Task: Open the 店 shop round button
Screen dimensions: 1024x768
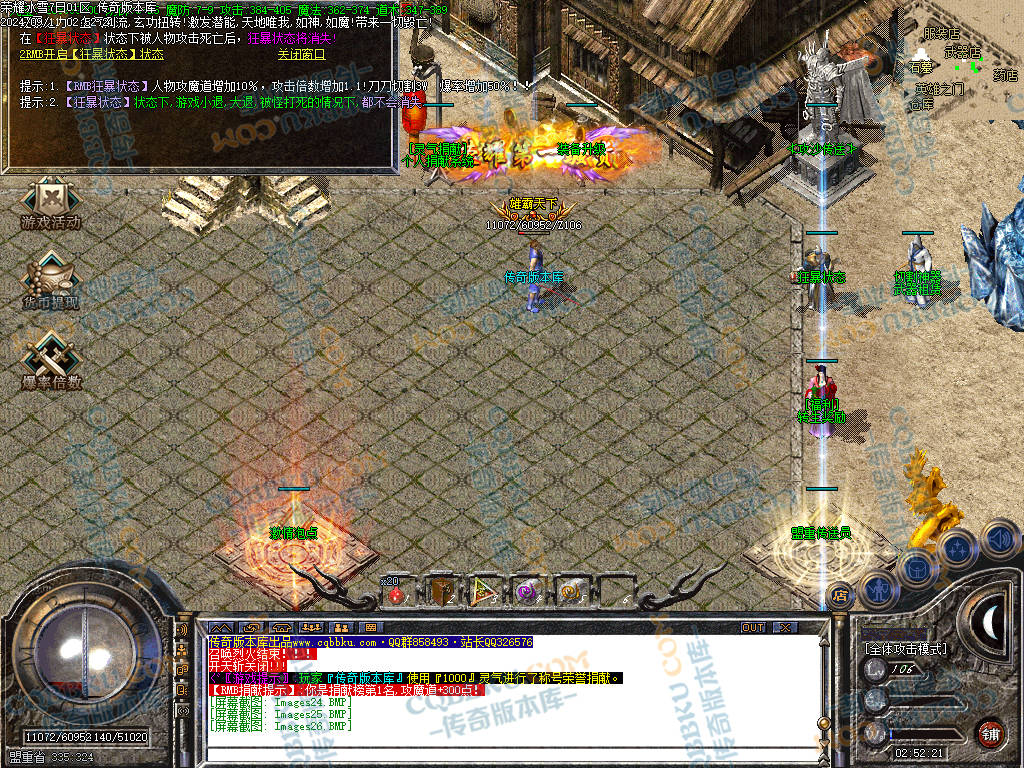Action: [x=841, y=594]
